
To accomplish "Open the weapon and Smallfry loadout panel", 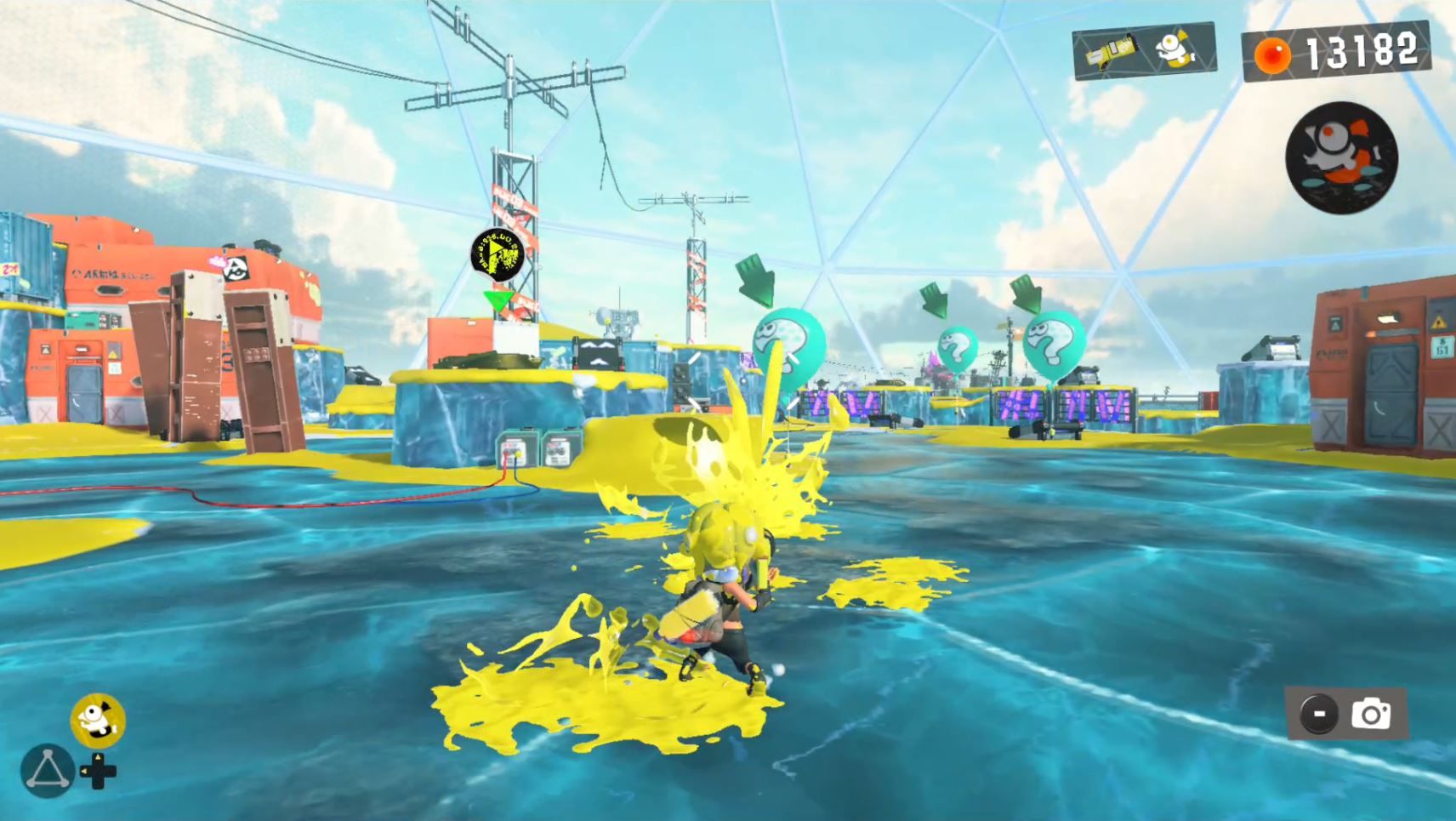I will (1144, 51).
